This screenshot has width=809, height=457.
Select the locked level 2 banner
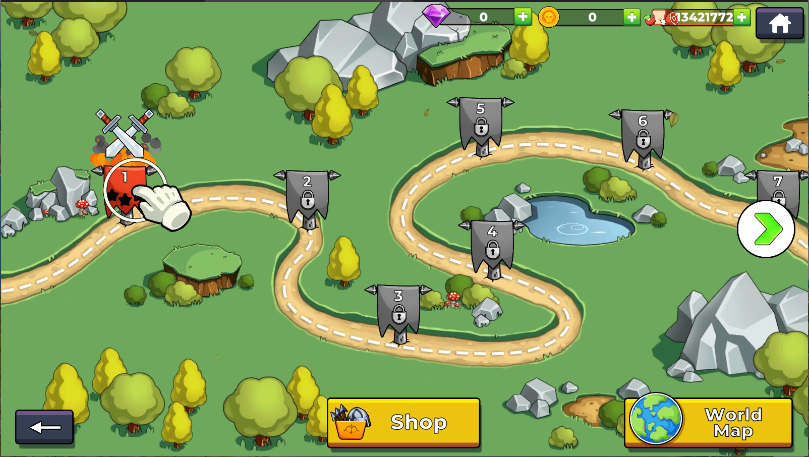[x=307, y=194]
